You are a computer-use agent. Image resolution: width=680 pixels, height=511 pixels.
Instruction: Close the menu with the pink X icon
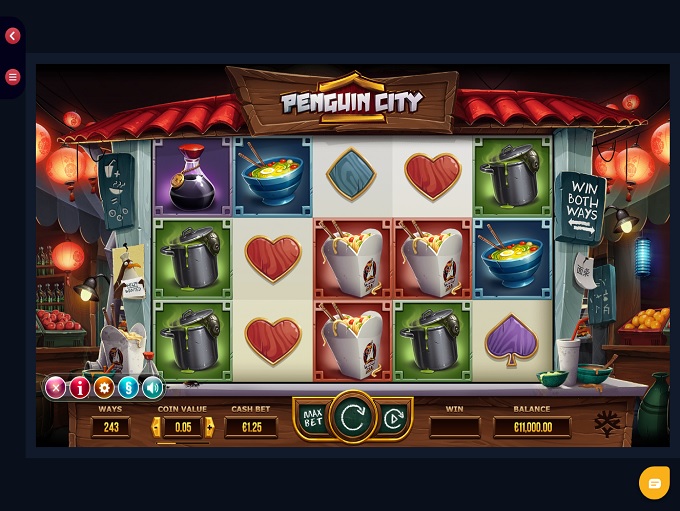[x=56, y=387]
